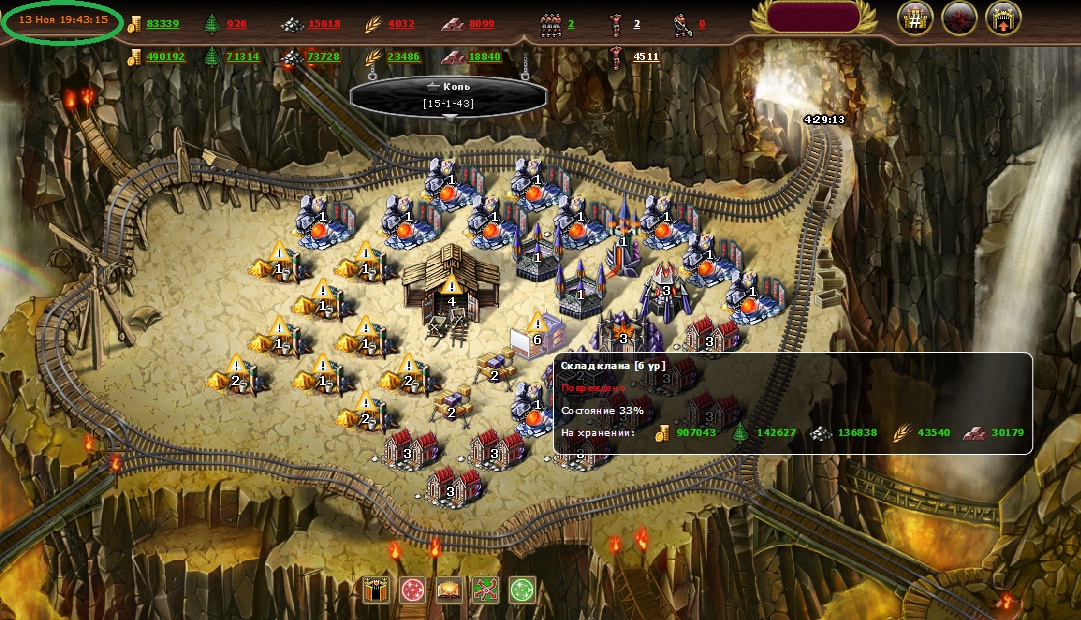Open the glowing spellbook icon
The width and height of the screenshot is (1081, 620).
pos(449,590)
